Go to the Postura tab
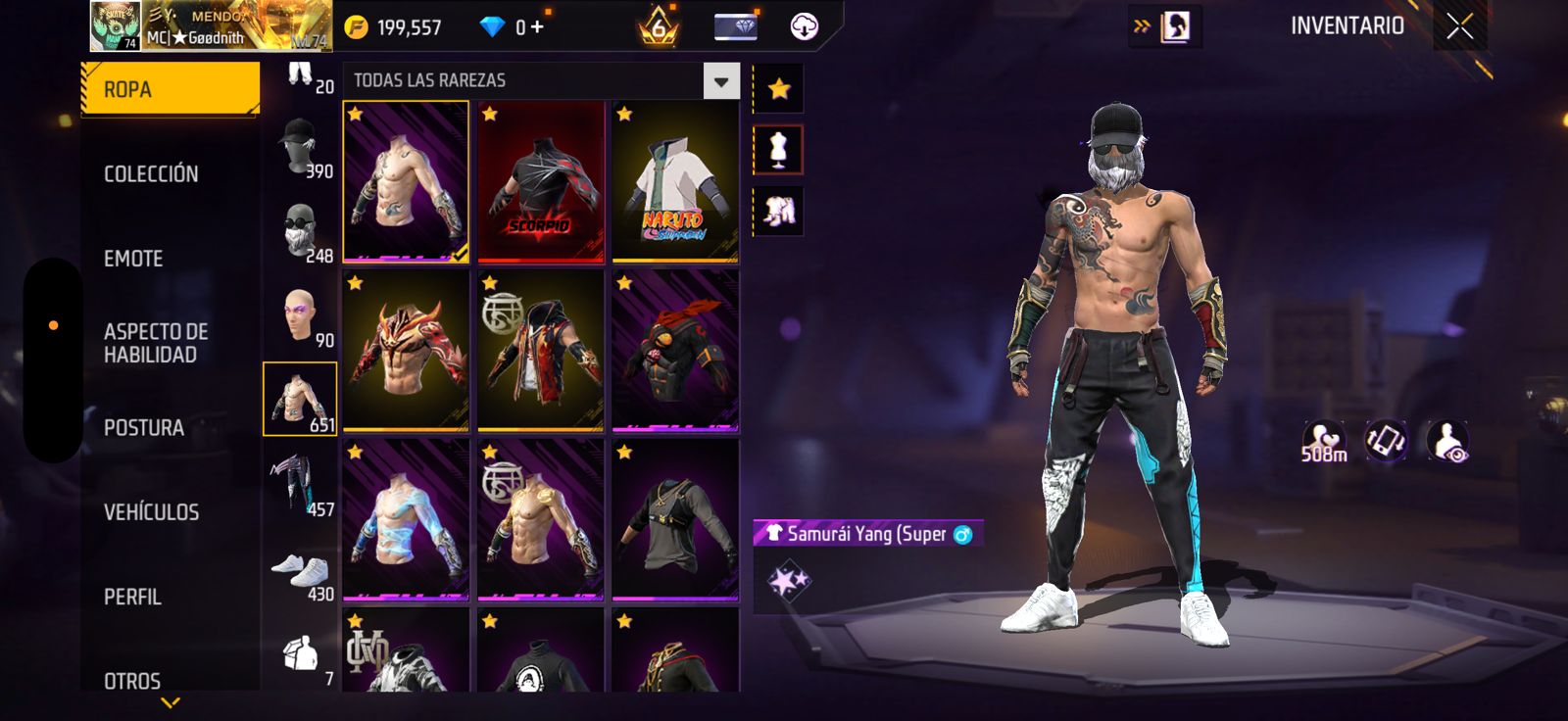This screenshot has height=721, width=1568. [144, 428]
